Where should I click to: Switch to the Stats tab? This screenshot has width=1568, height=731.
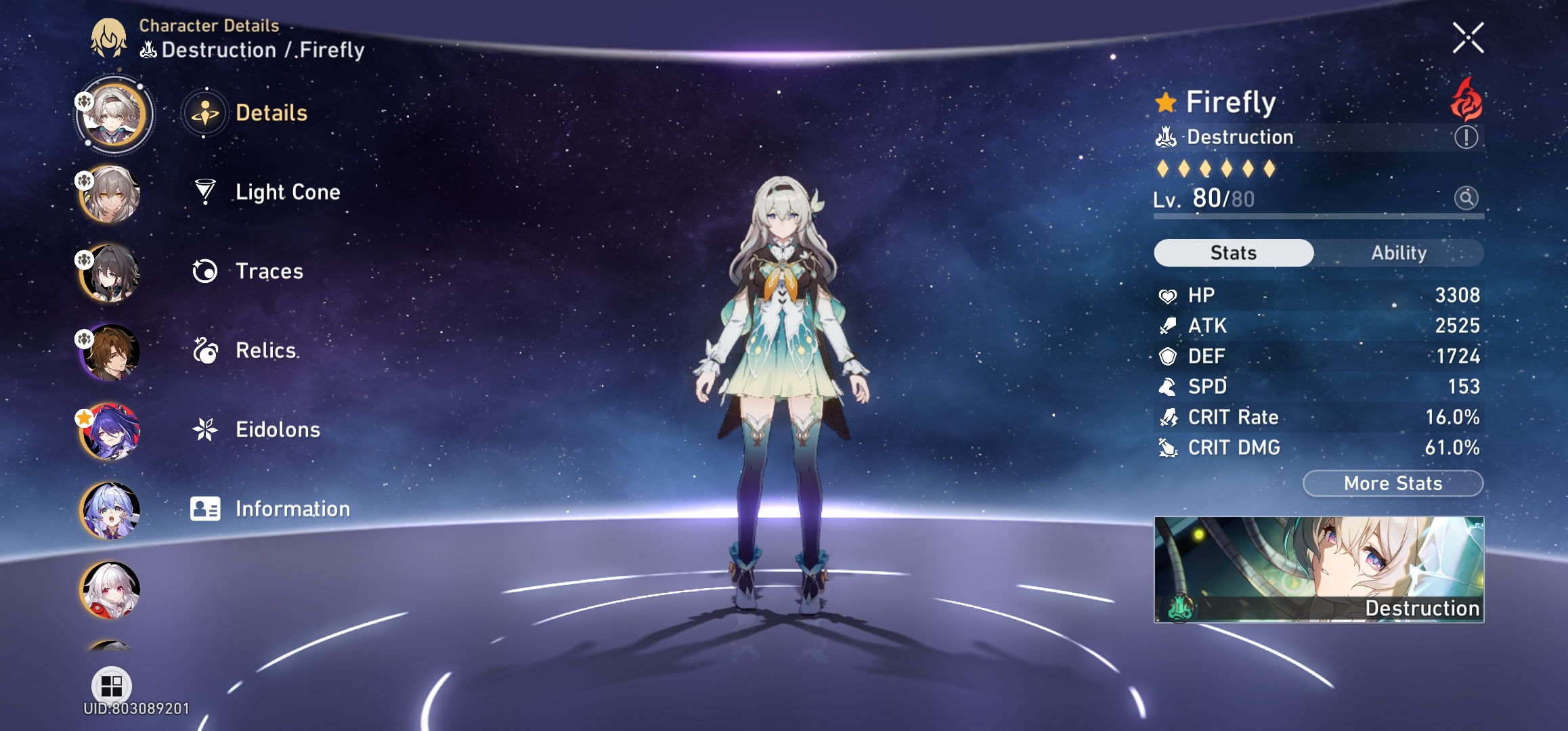tap(1232, 253)
